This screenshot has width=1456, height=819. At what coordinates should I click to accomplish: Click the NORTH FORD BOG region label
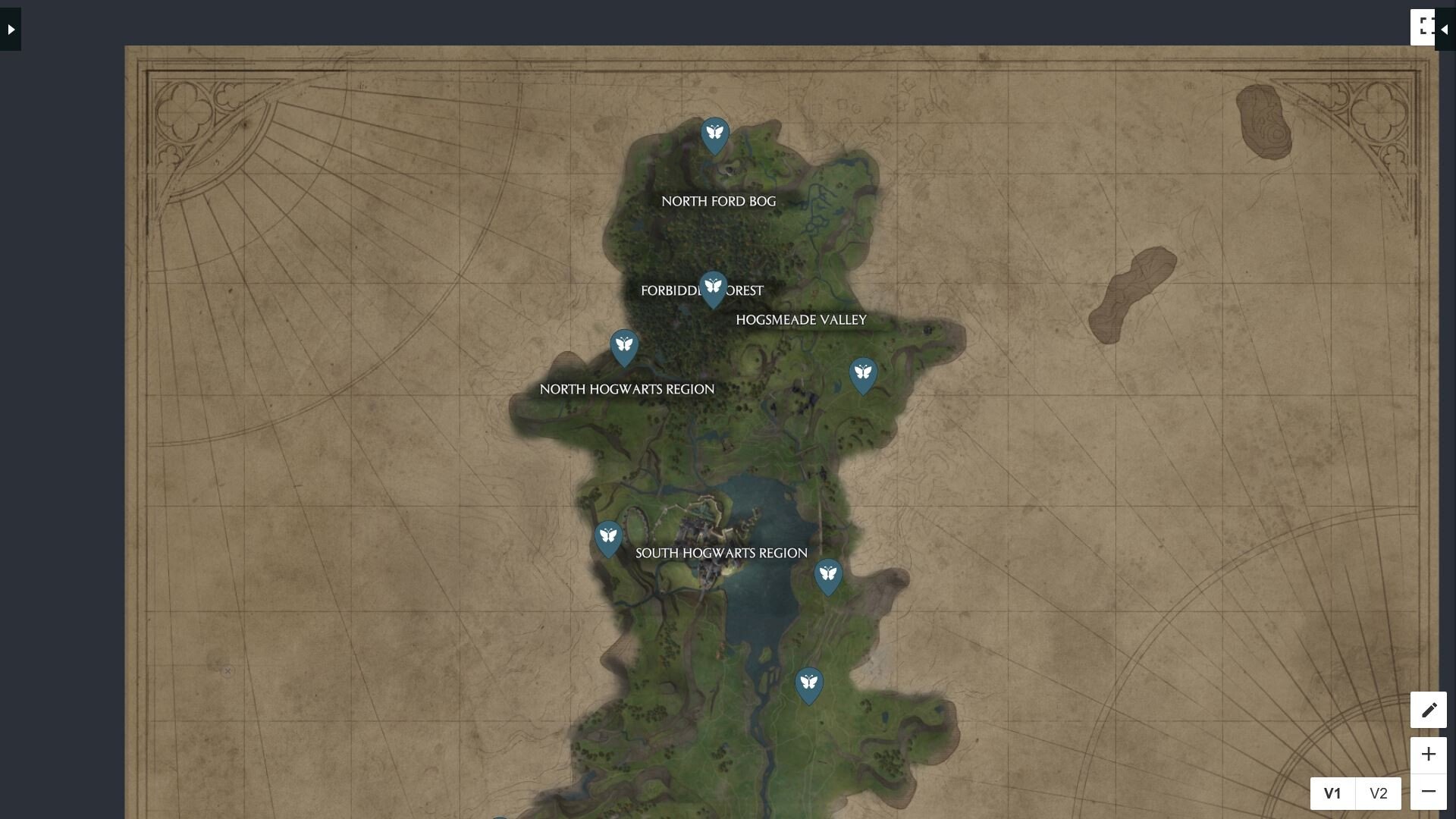pyautogui.click(x=719, y=201)
